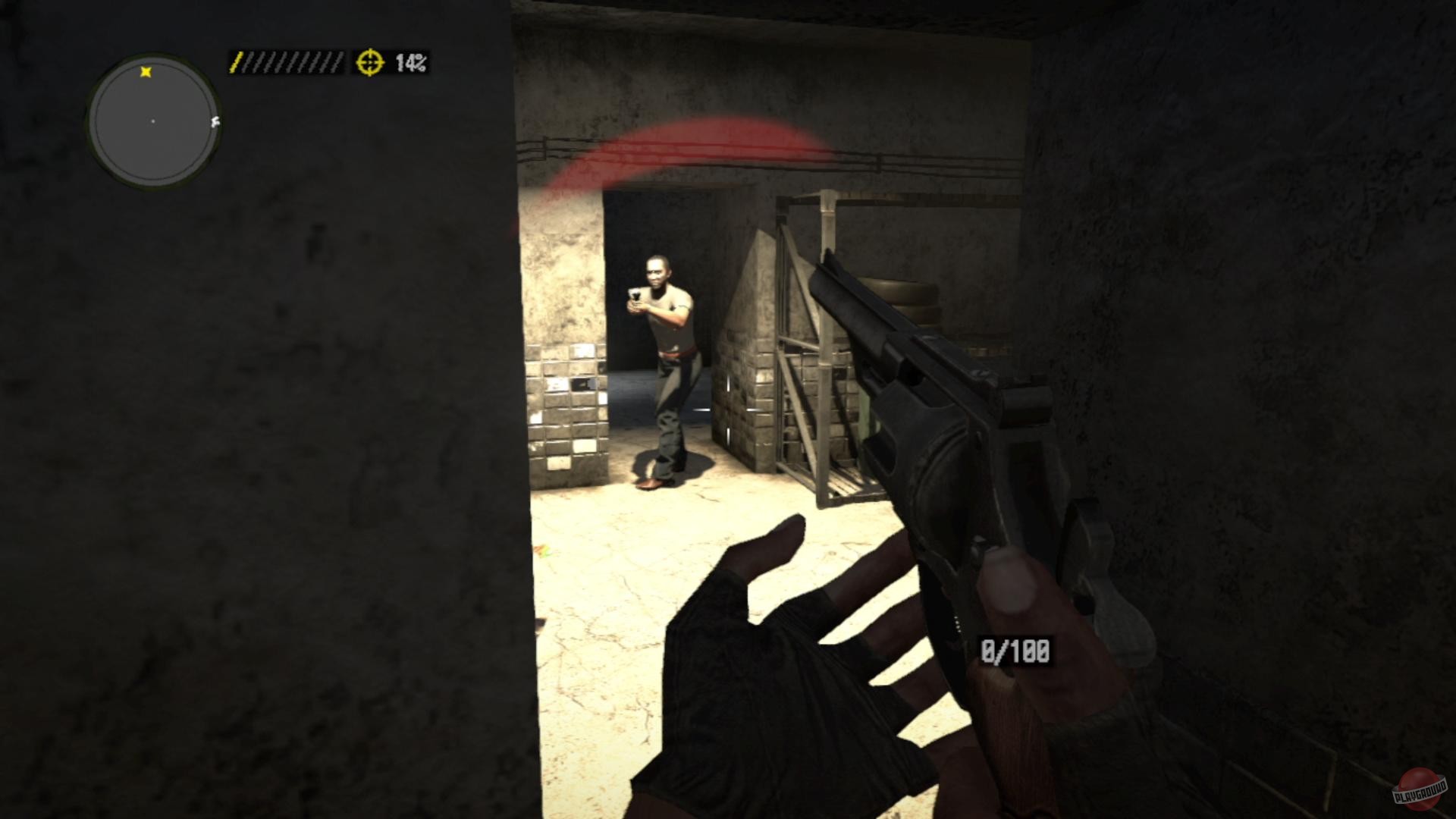Click the yellow crosshair accuracy icon
1456x819 pixels.
[370, 62]
